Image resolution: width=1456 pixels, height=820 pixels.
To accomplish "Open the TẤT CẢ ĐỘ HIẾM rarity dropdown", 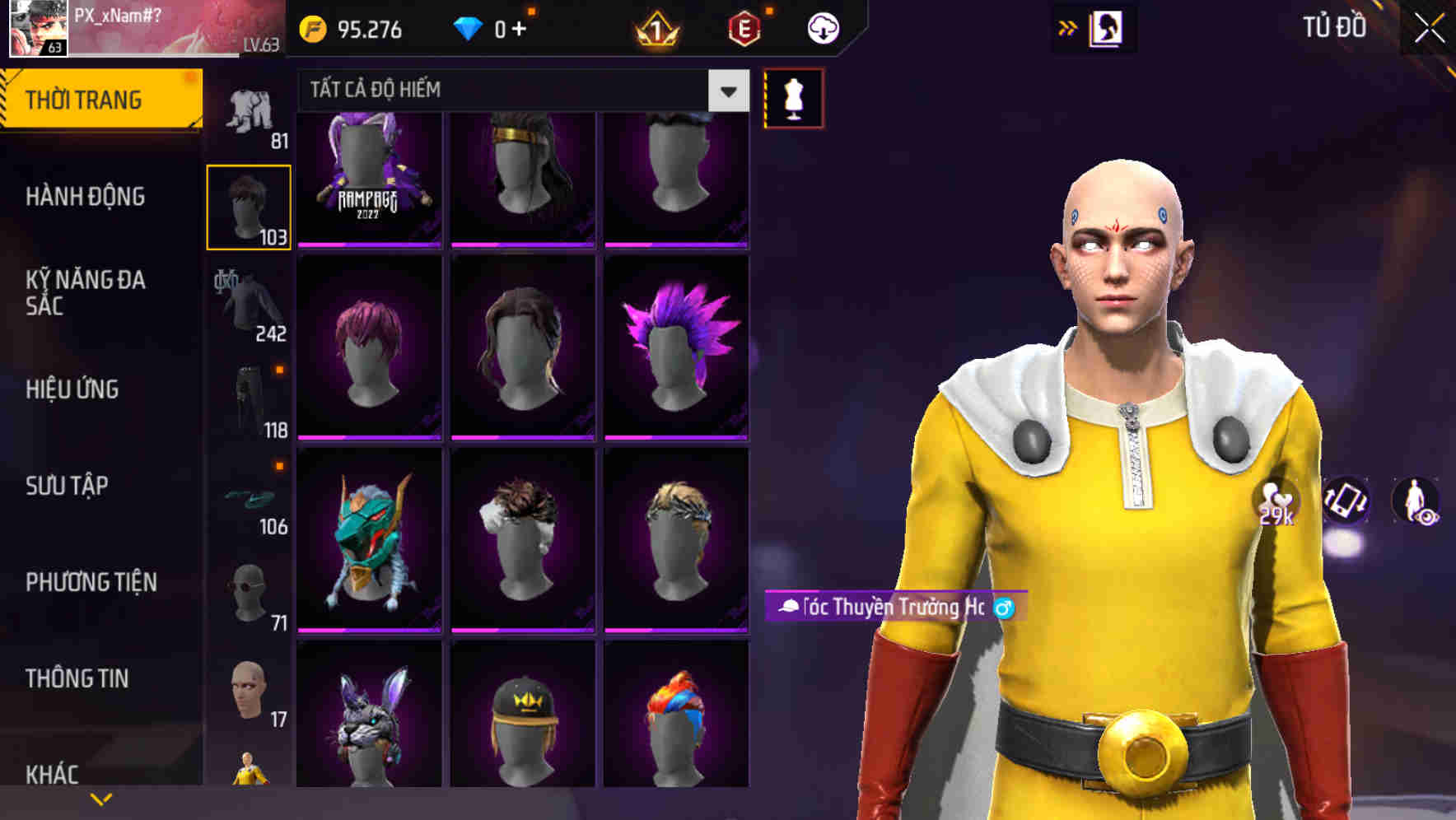I will pyautogui.click(x=519, y=91).
